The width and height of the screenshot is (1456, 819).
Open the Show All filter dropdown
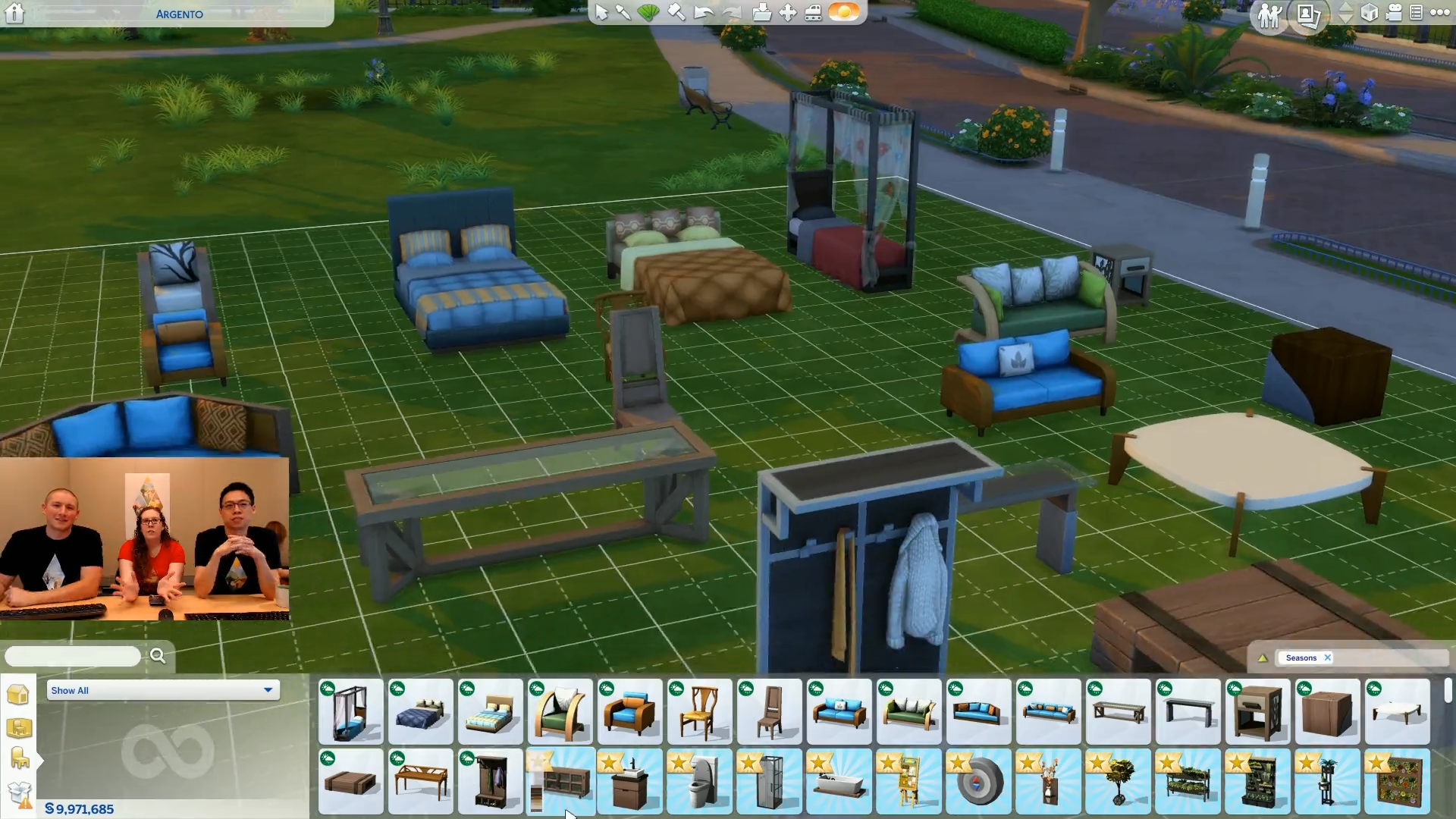pyautogui.click(x=162, y=690)
